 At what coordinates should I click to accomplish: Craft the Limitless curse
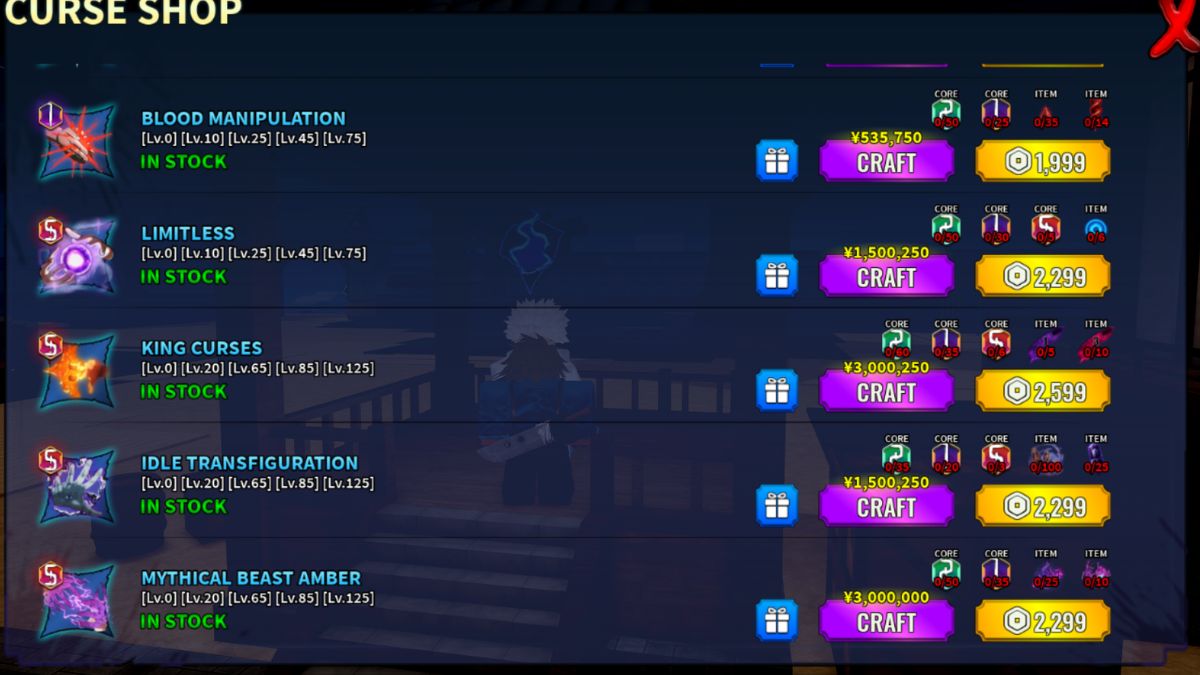[886, 277]
